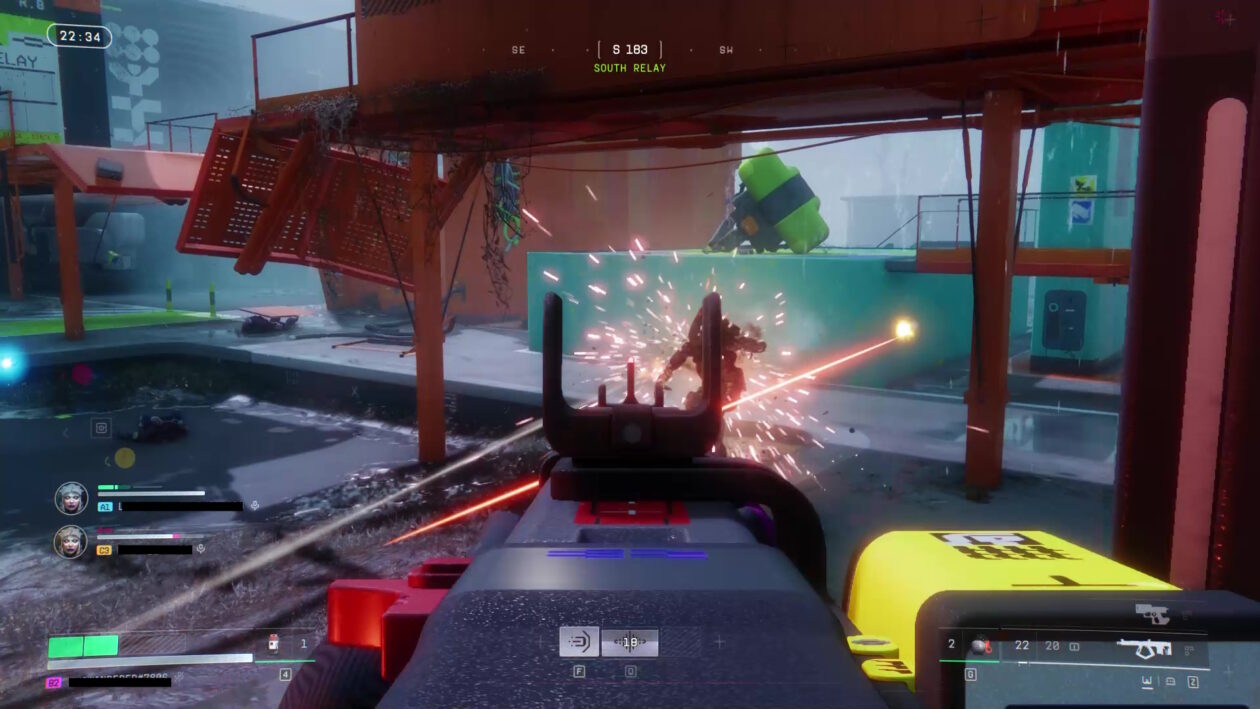
Task: Toggle the C3 teammate's microphone icon
Action: [x=201, y=549]
